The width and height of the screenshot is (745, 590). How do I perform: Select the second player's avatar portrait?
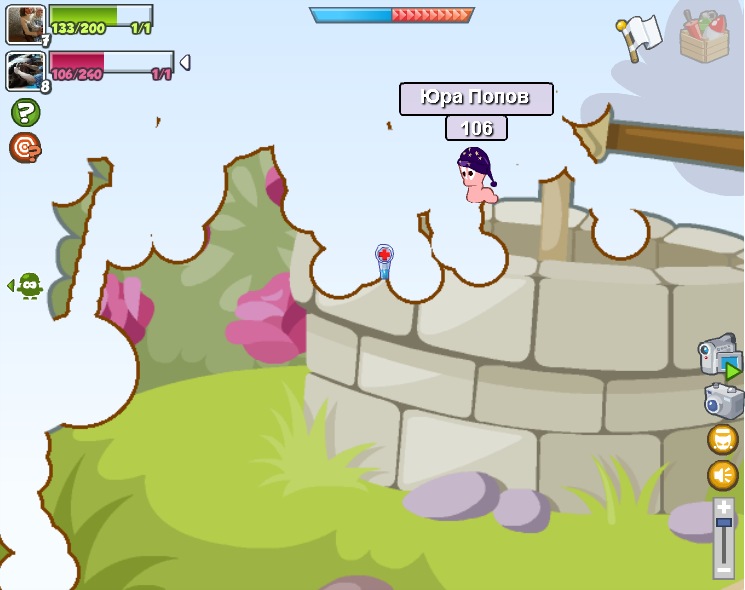pos(25,71)
